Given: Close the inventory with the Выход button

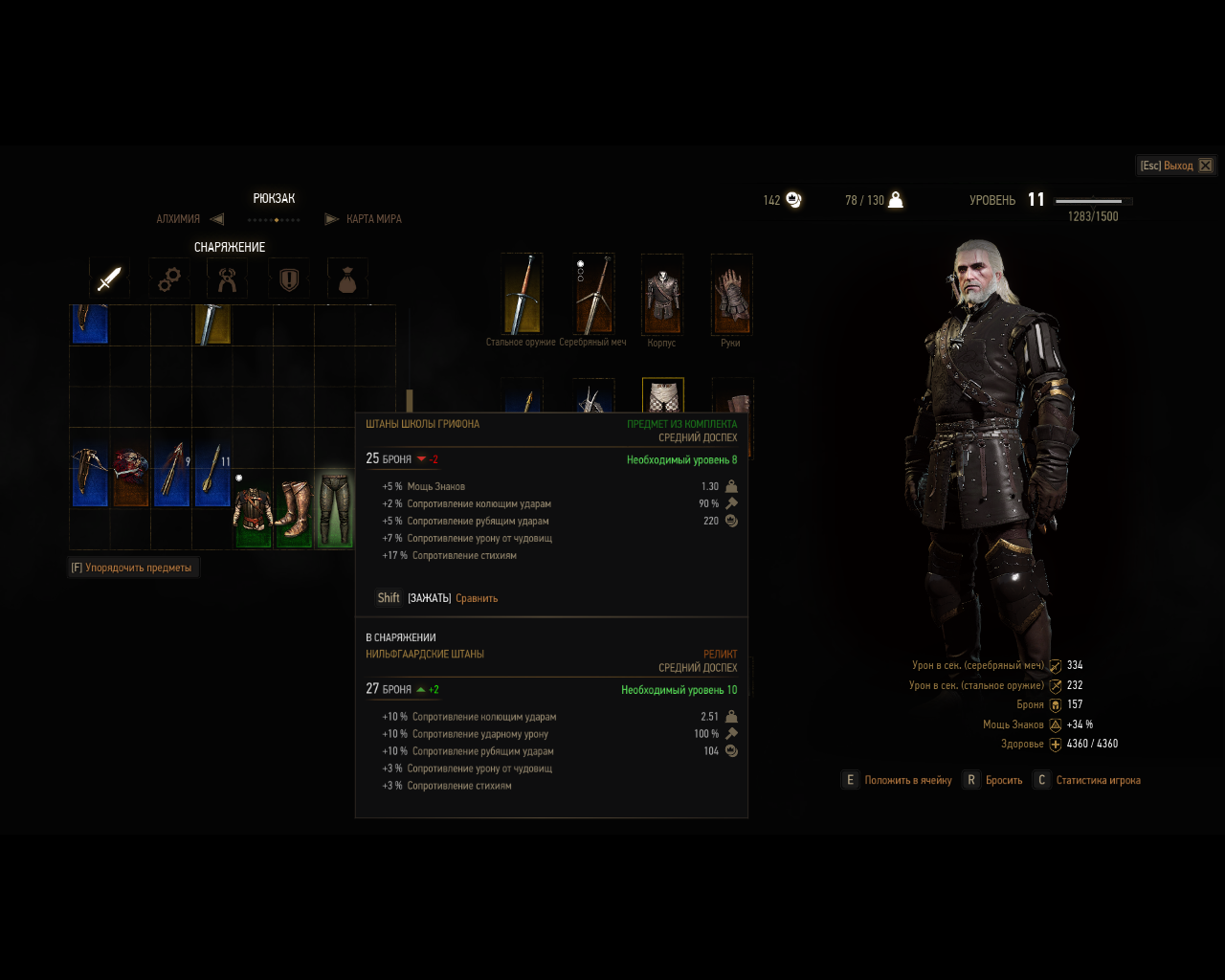Looking at the screenshot, I should tap(1176, 166).
